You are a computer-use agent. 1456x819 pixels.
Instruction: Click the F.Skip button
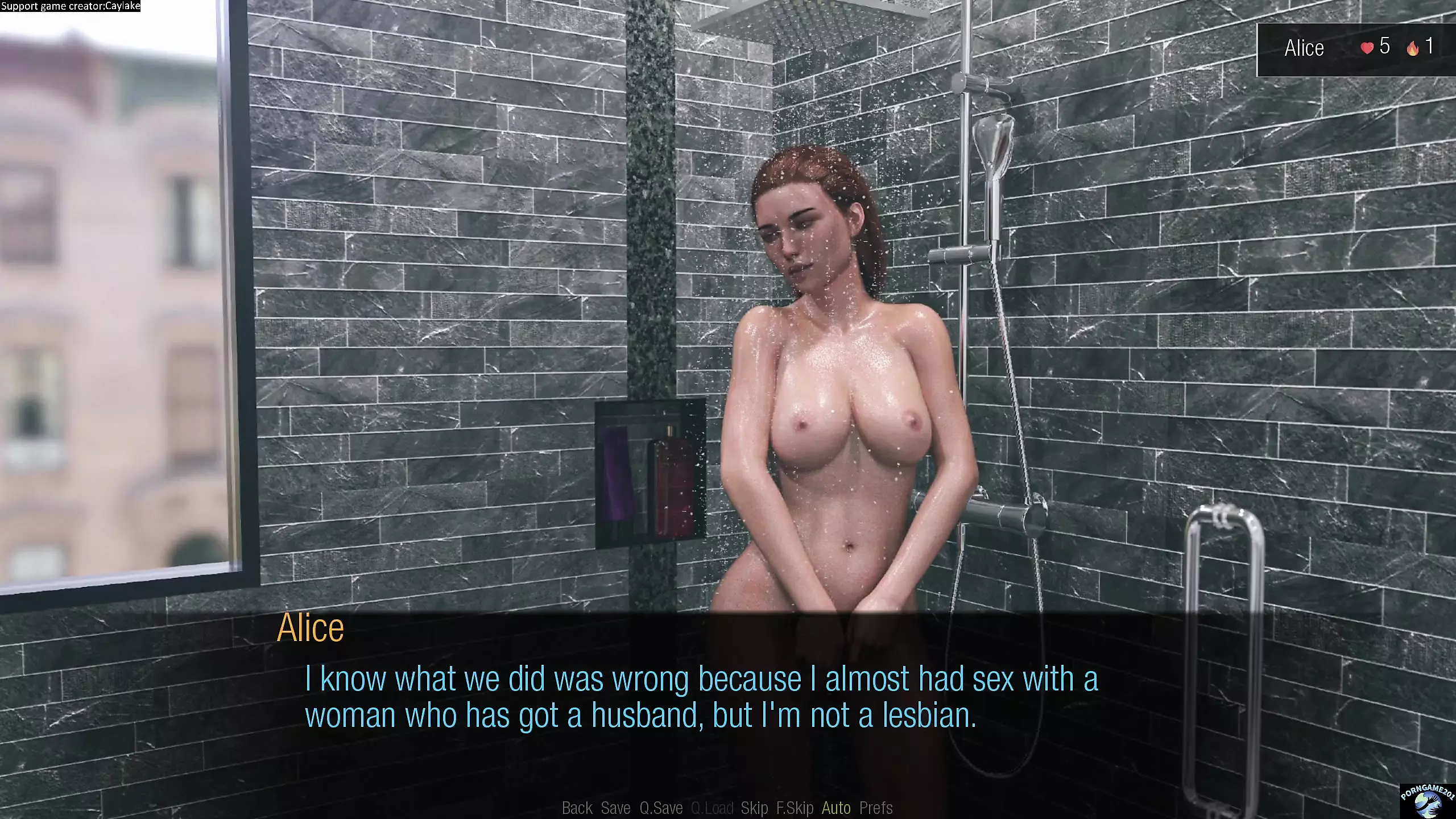795,808
